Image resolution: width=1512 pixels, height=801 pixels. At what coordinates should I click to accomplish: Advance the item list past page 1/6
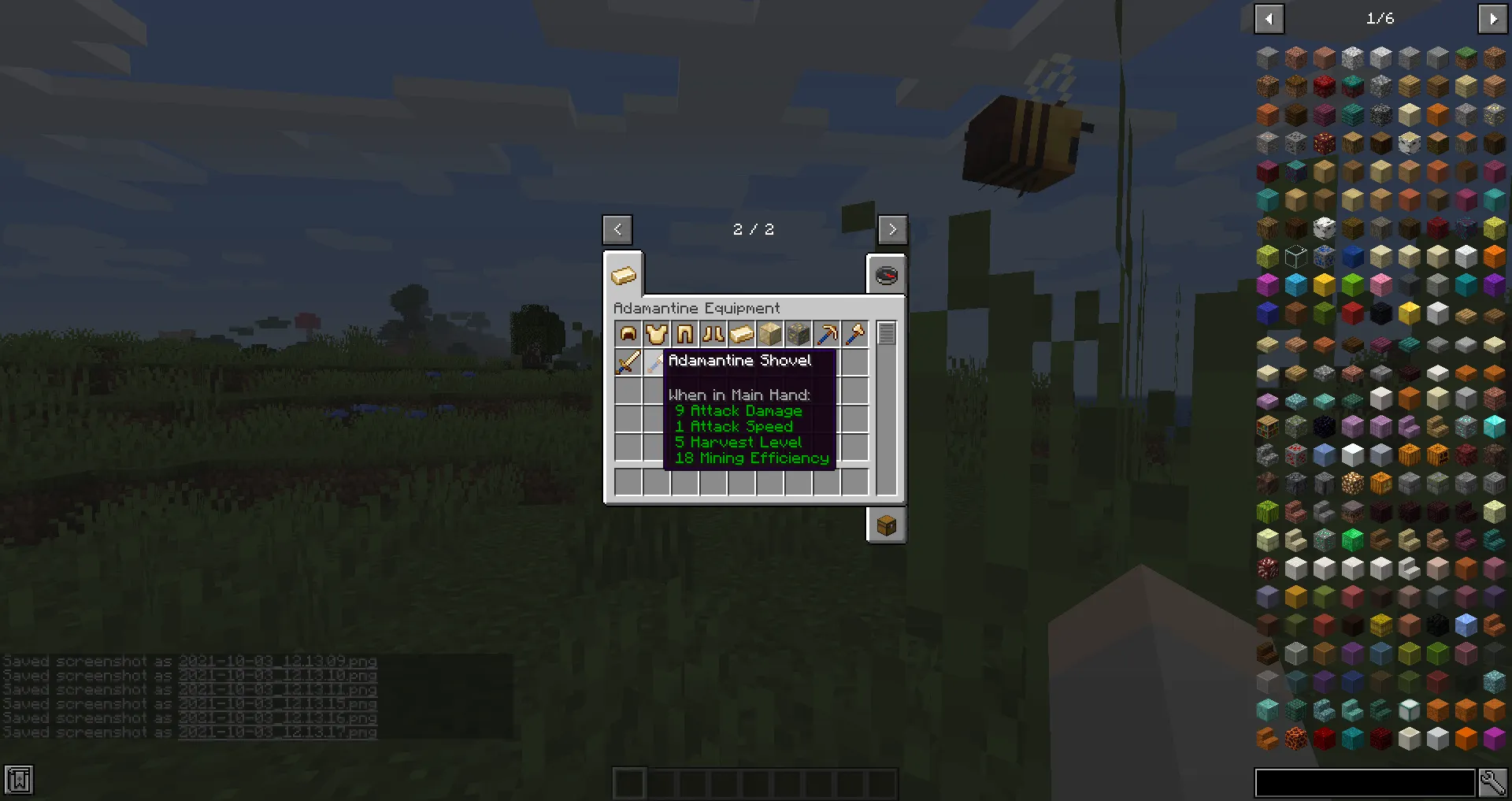point(1494,18)
